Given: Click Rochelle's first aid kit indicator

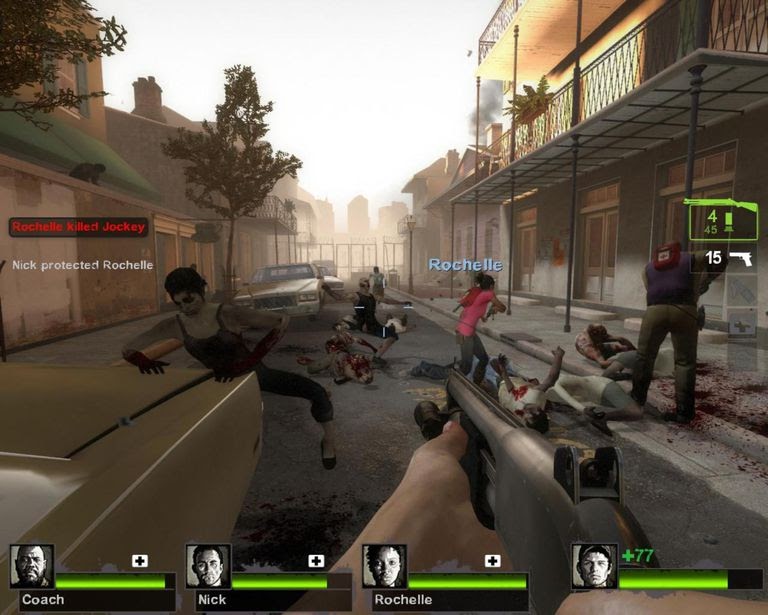Looking at the screenshot, I should pyautogui.click(x=492, y=561).
